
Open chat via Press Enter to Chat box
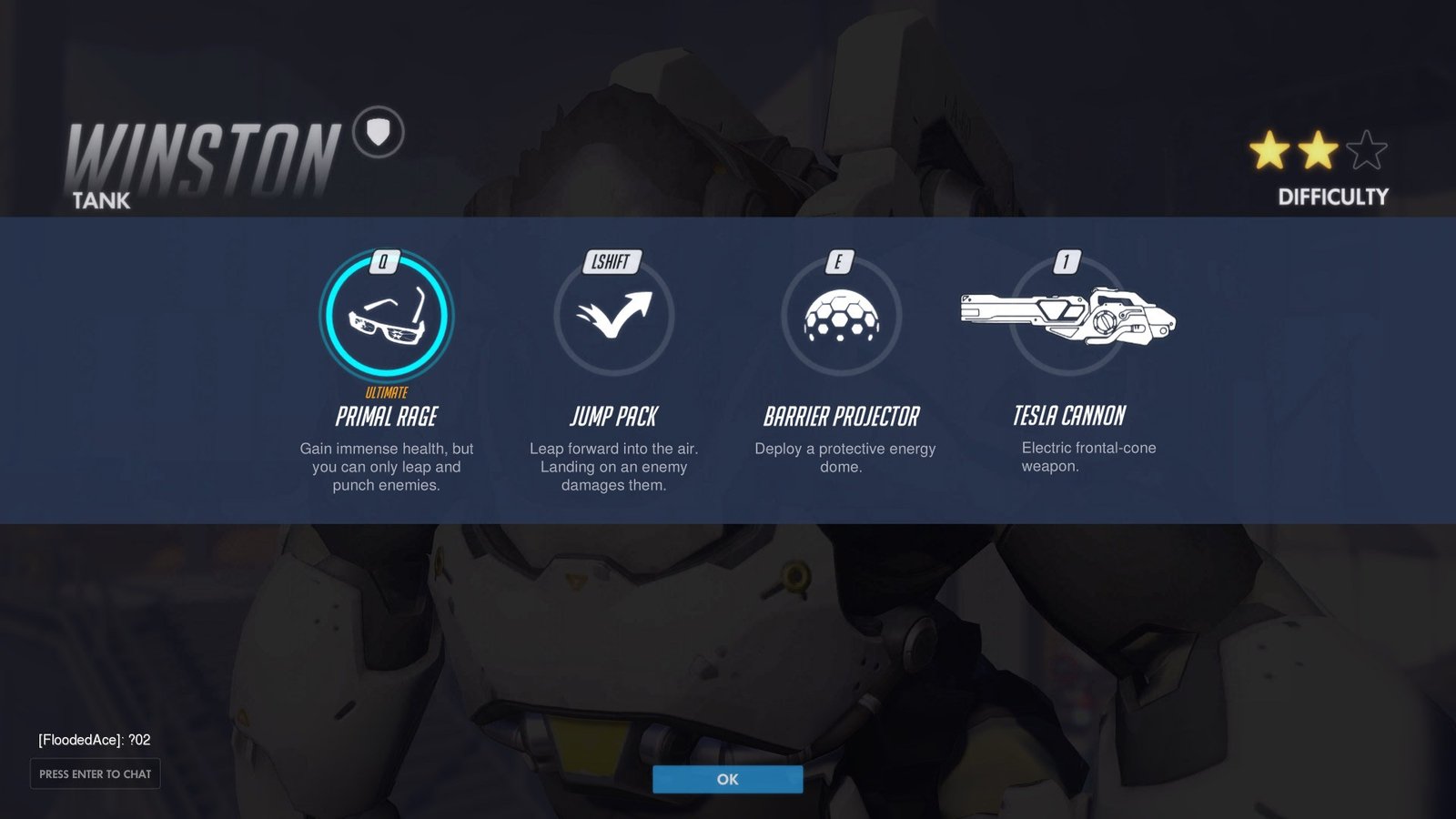click(x=95, y=773)
